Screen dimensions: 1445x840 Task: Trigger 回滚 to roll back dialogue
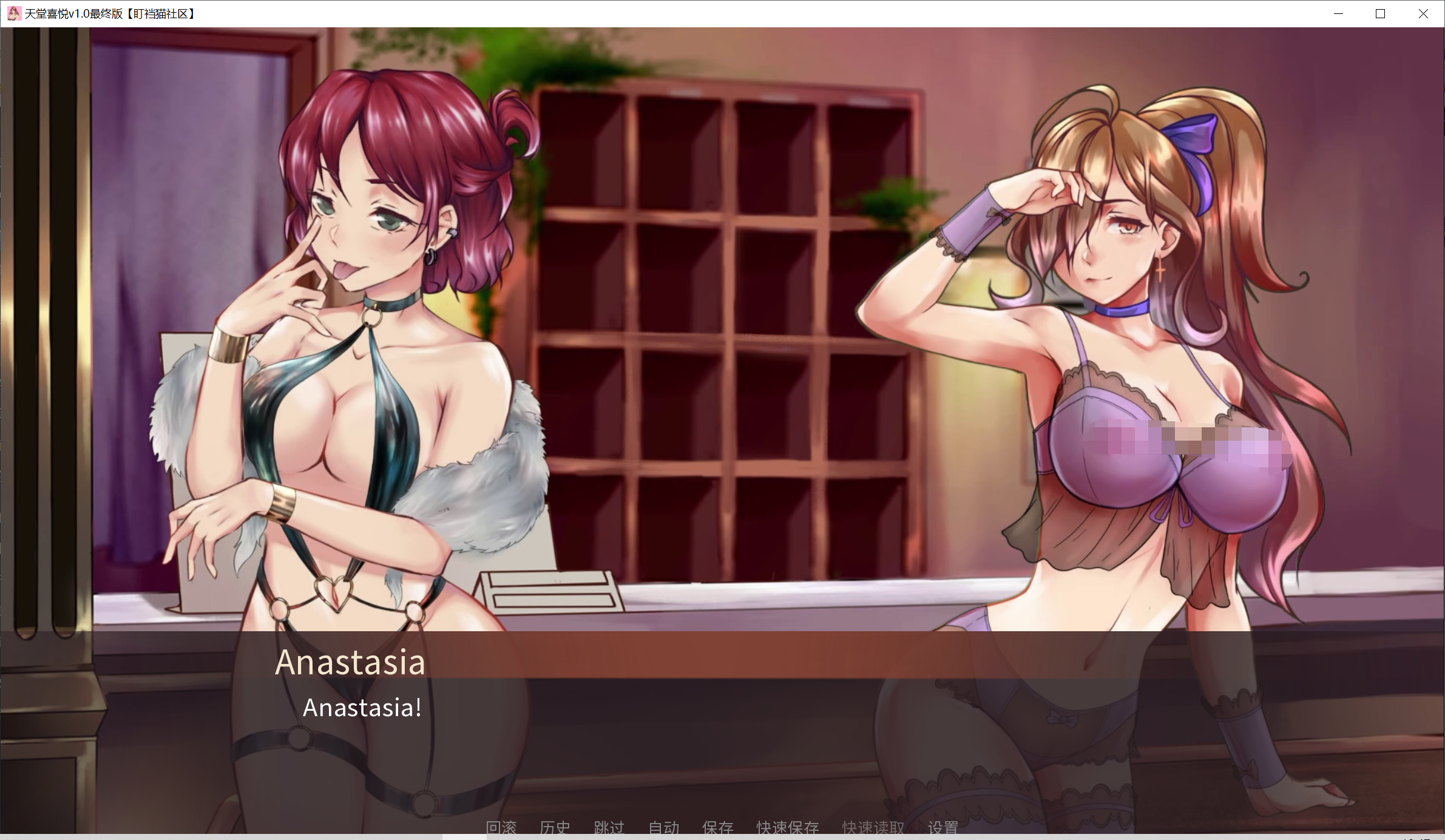click(502, 827)
